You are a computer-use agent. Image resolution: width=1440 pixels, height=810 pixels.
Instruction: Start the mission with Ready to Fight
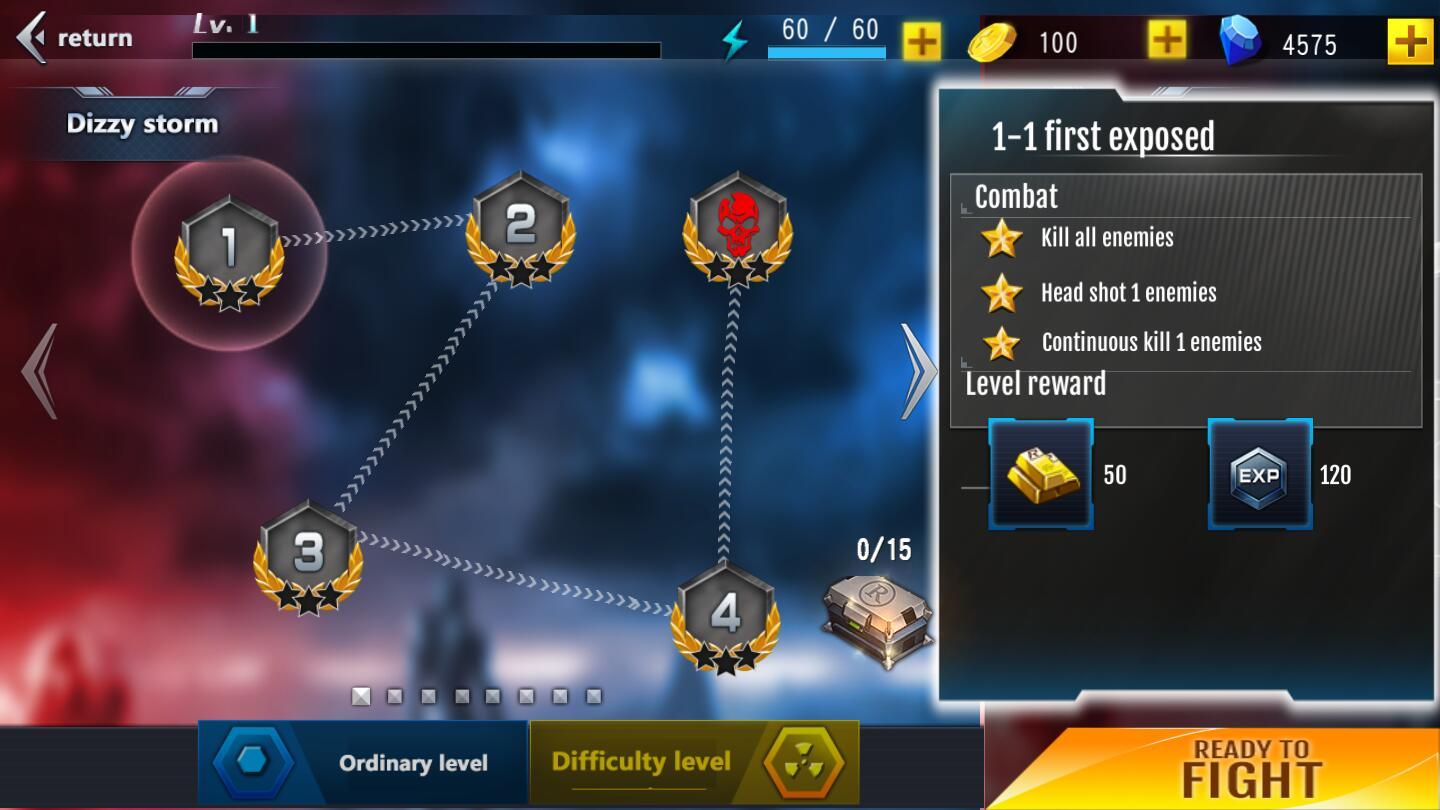click(x=1251, y=769)
